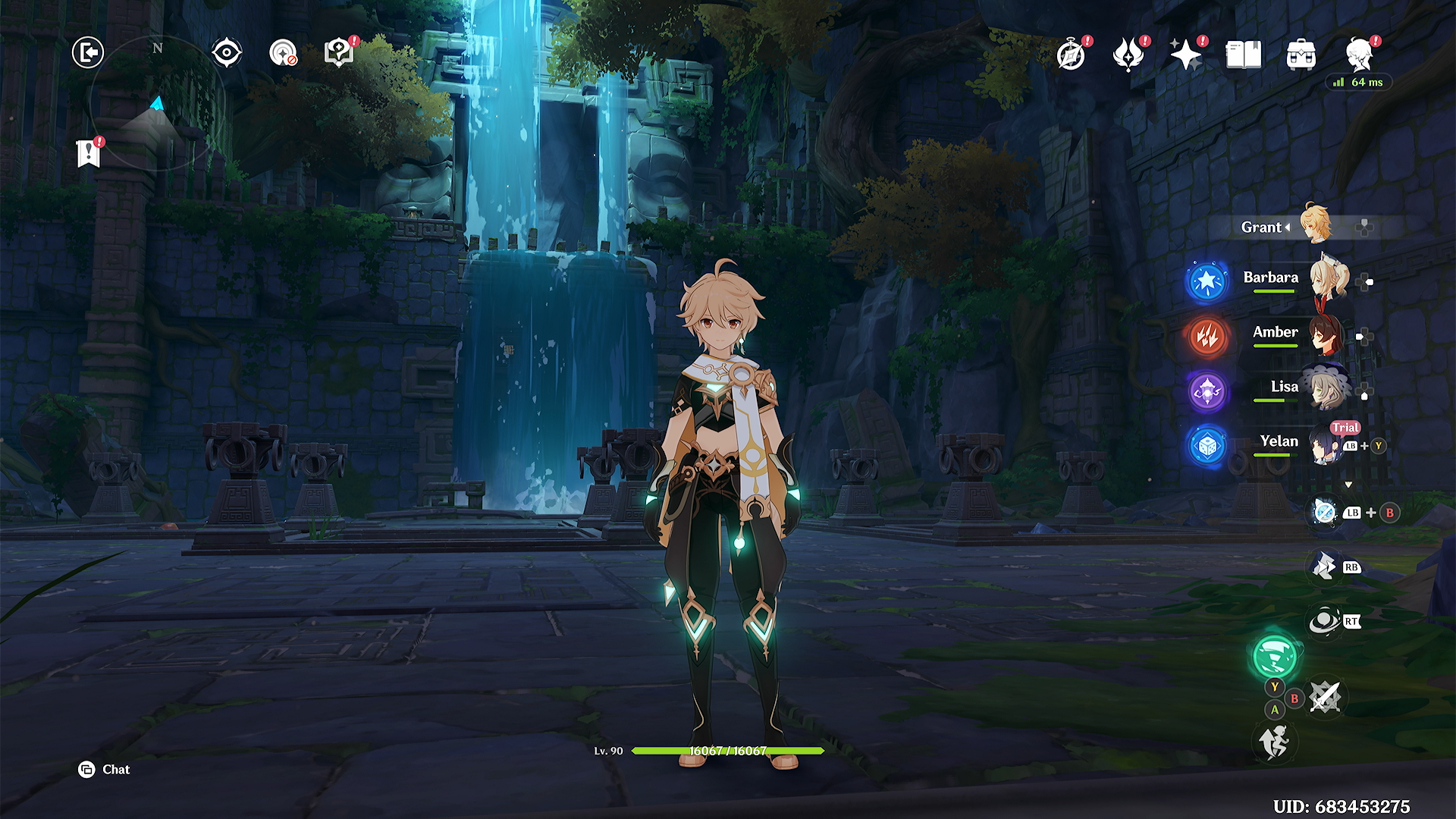This screenshot has width=1456, height=819.
Task: Click the exit door icon
Action: [x=88, y=53]
